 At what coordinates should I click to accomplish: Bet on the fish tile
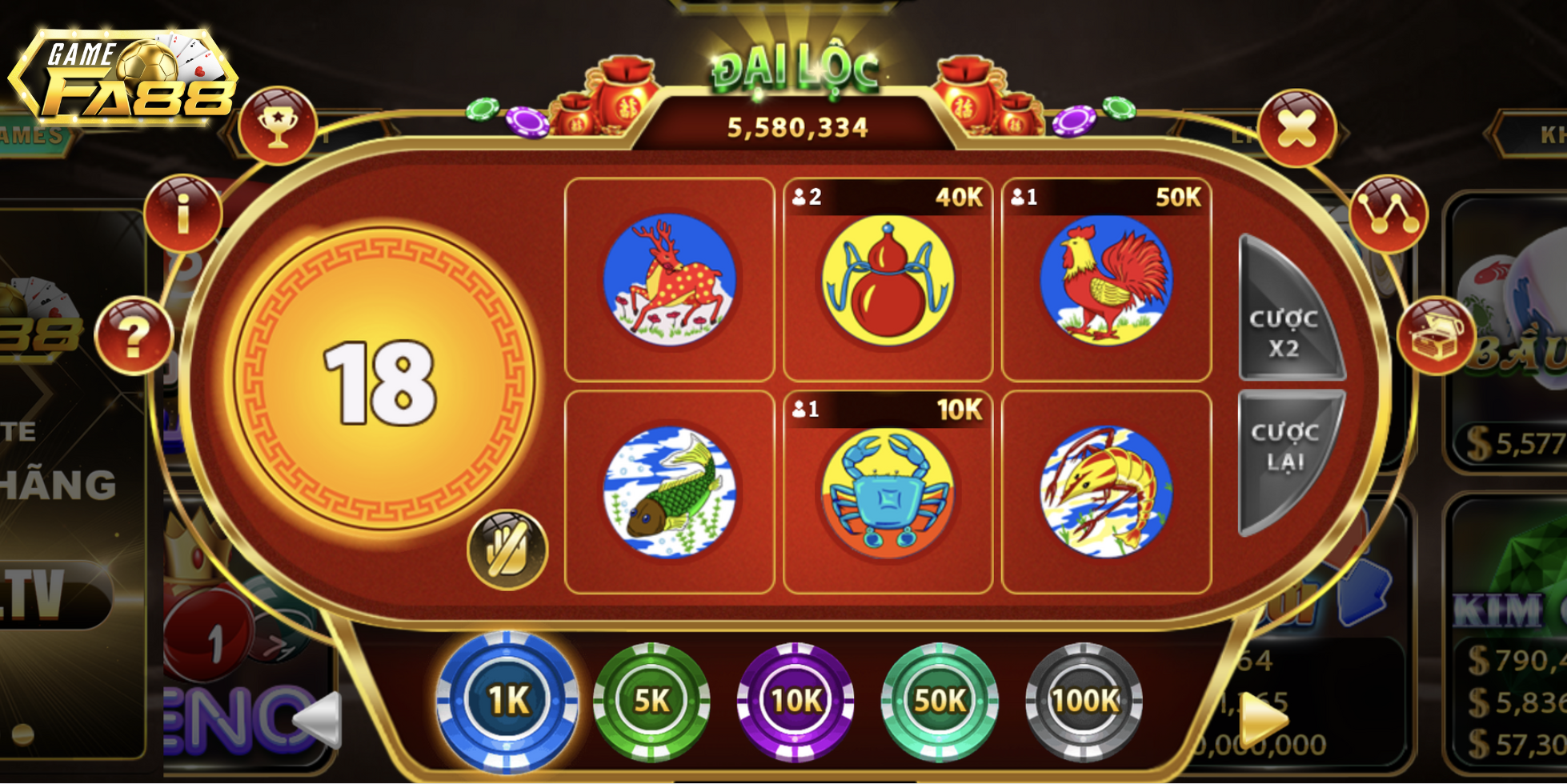pos(669,492)
